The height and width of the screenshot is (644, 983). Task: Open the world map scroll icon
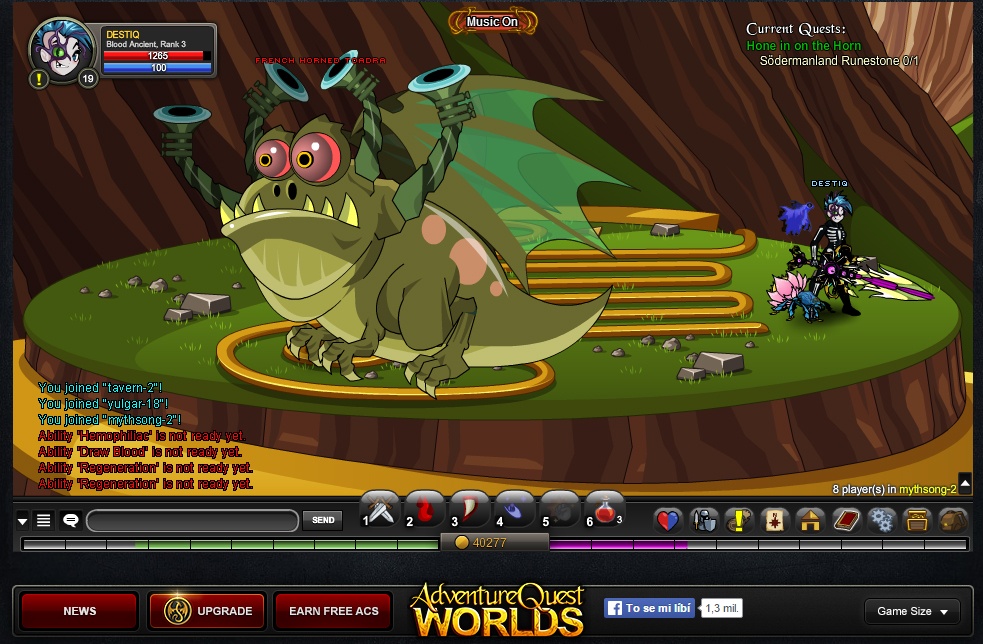coord(774,520)
